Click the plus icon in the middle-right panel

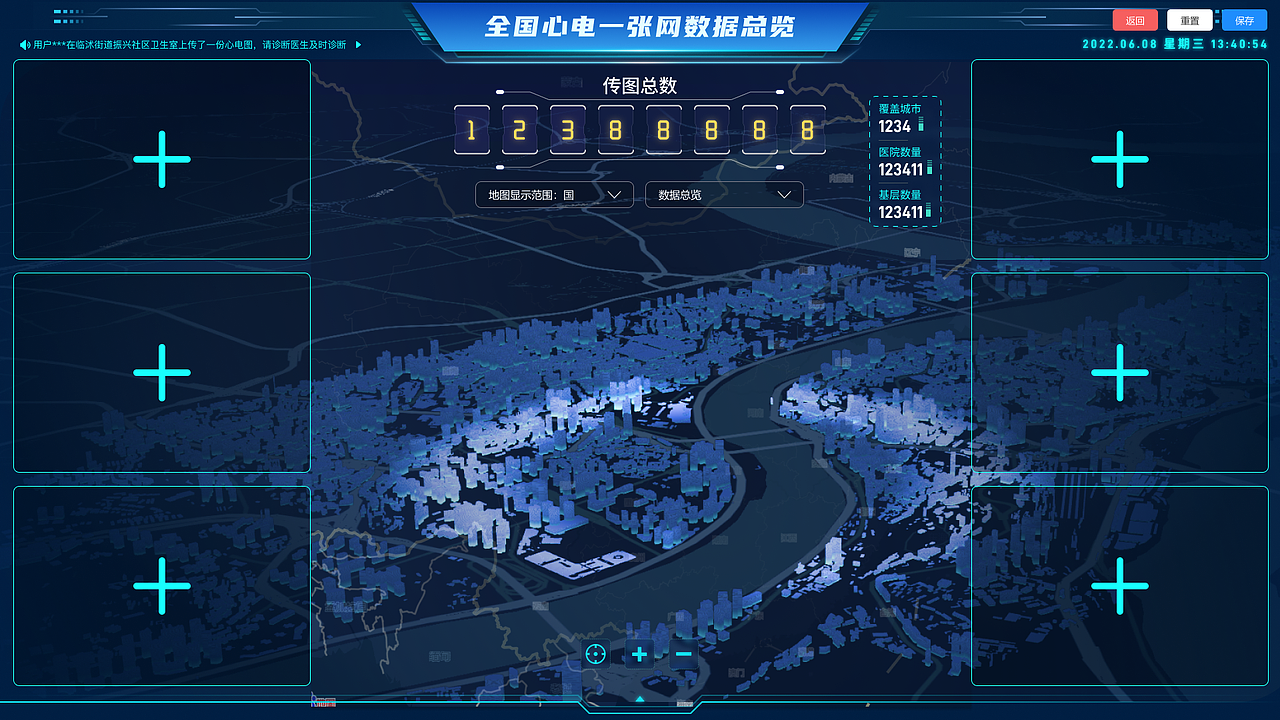[x=1119, y=372]
